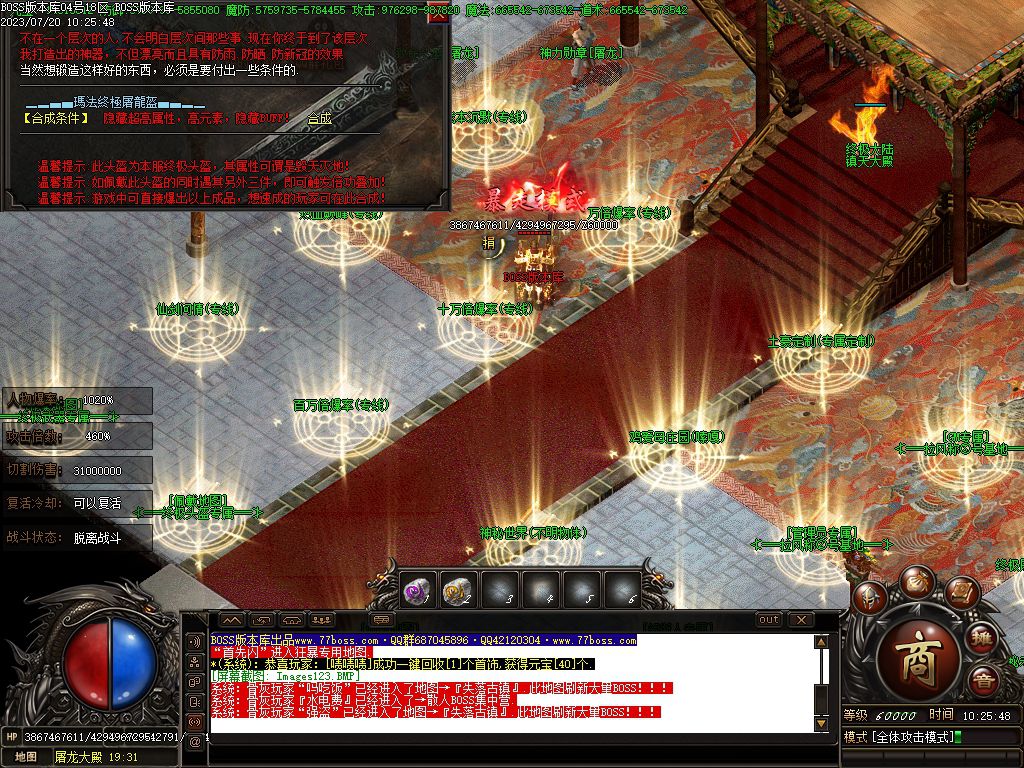This screenshot has width=1024, height=768.
Task: Click the @ private message channel icon
Action: (195, 742)
